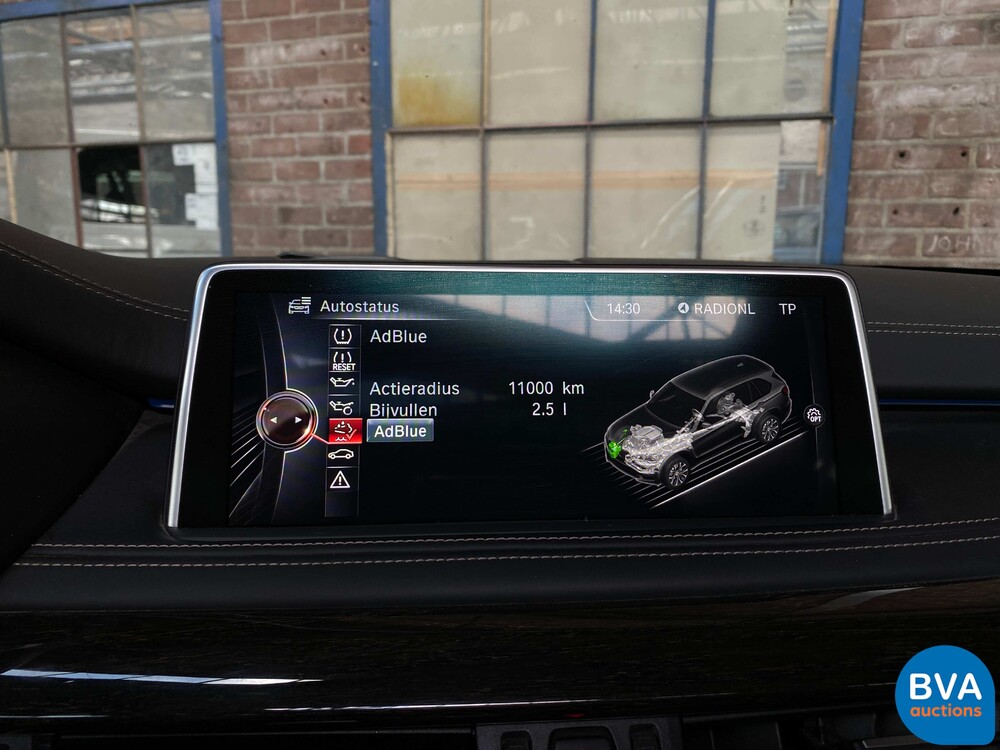Open the tire pressure monitor icon
Image resolution: width=1000 pixels, height=750 pixels.
(342, 337)
